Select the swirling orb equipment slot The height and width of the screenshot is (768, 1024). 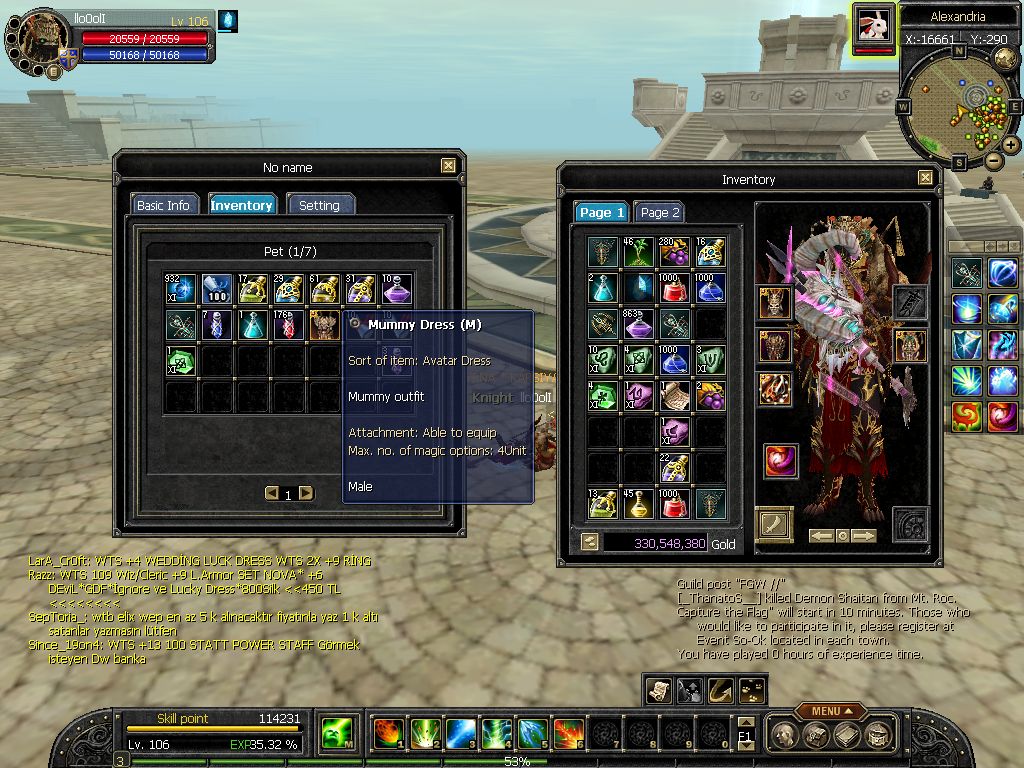pos(780,461)
